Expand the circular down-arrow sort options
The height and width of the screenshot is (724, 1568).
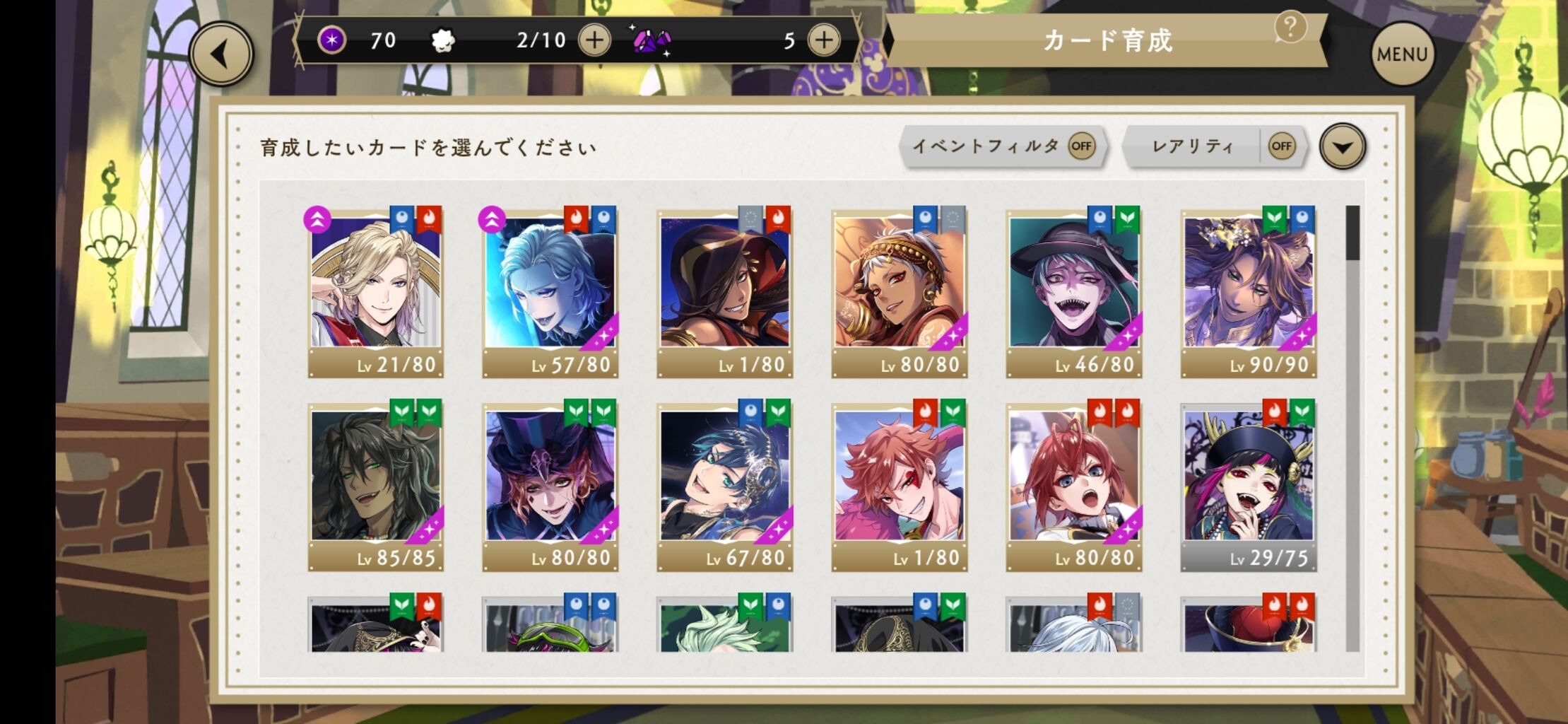[x=1342, y=146]
